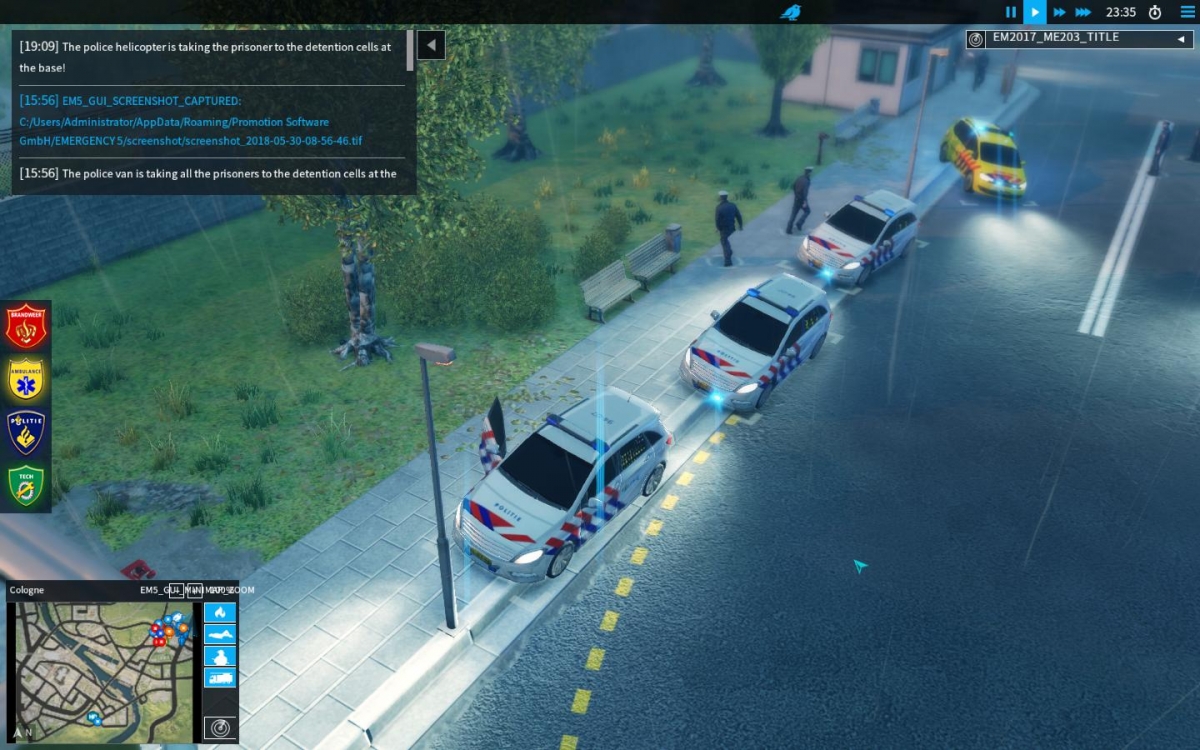
Task: Toggle the police officer minimap filter
Action: point(220,656)
